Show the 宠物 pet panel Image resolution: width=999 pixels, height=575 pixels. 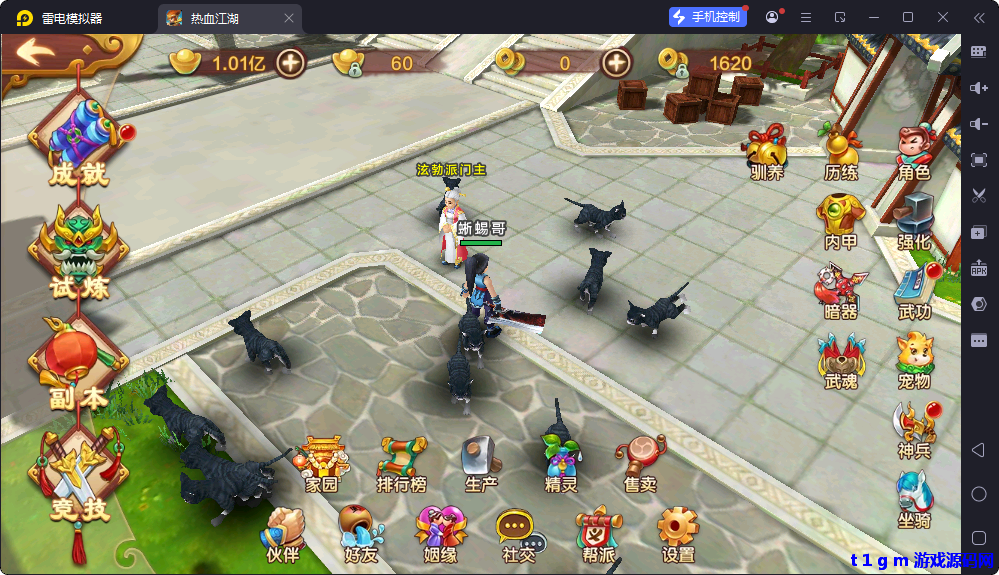[x=914, y=361]
